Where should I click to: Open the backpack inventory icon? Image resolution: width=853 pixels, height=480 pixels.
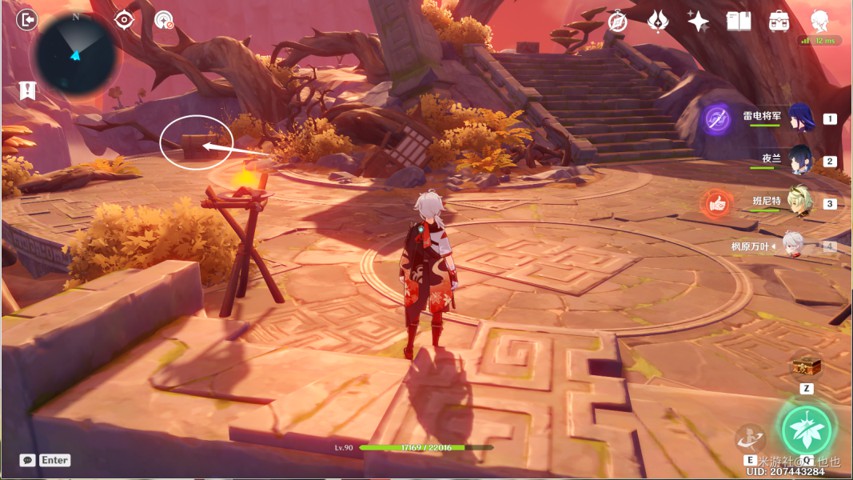tap(779, 21)
